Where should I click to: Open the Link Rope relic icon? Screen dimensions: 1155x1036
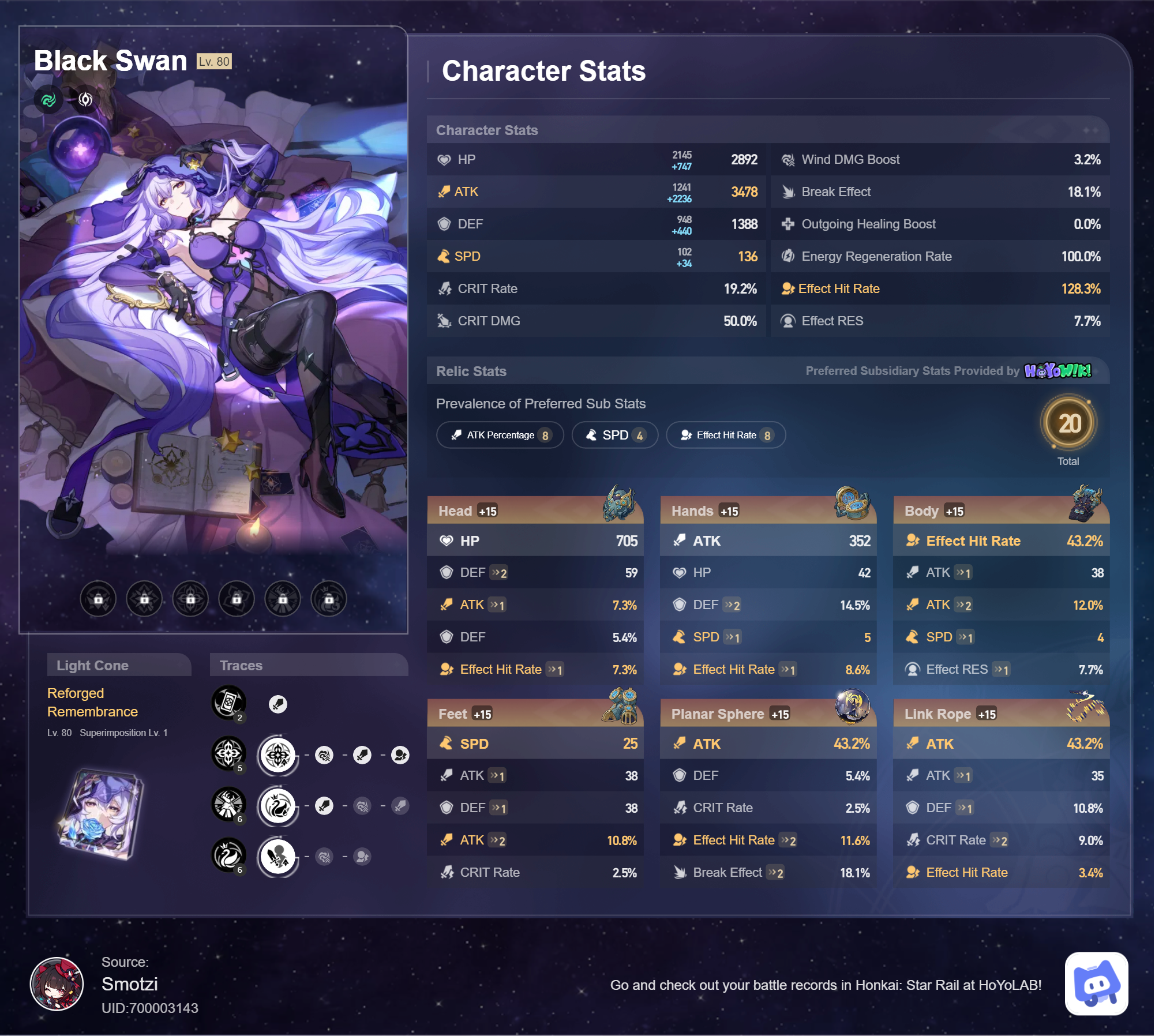click(x=1085, y=706)
